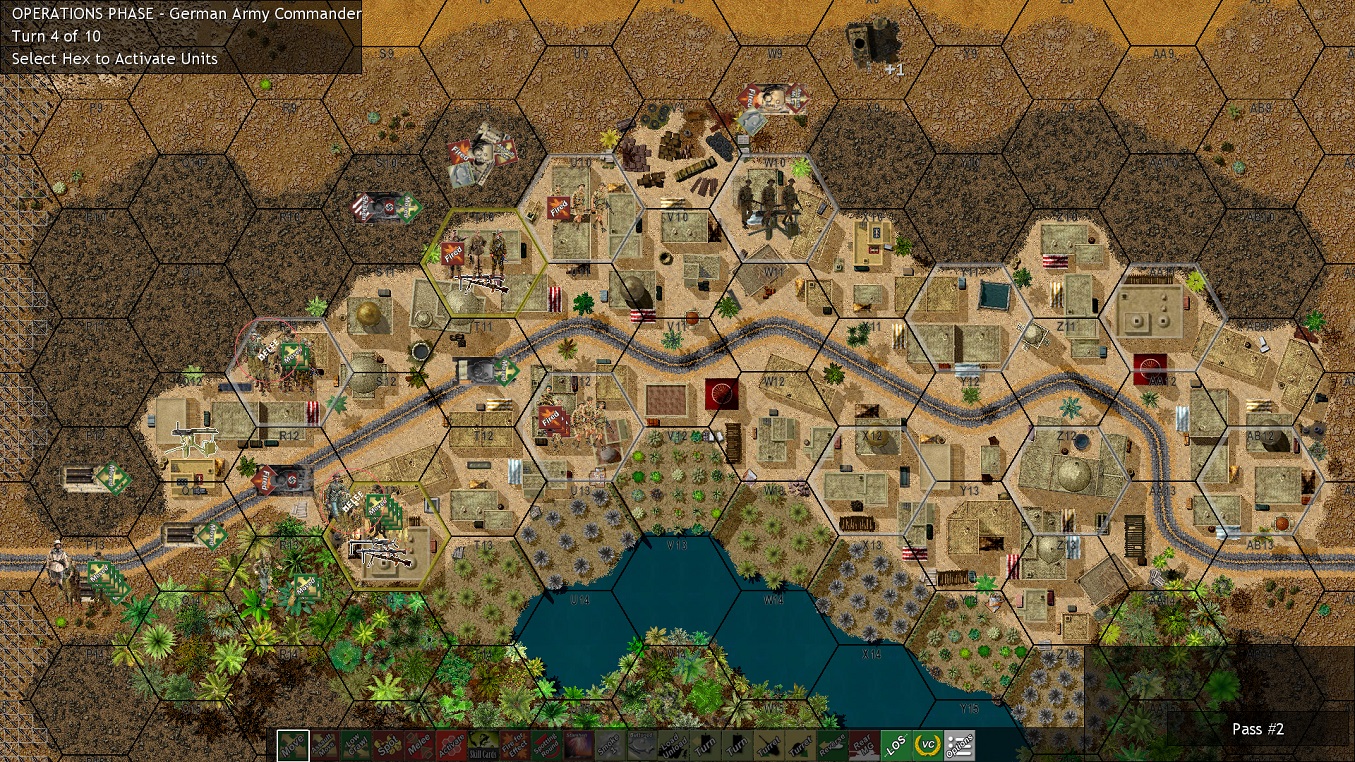
Task: Toggle the LOS line-of-sight display
Action: click(895, 745)
